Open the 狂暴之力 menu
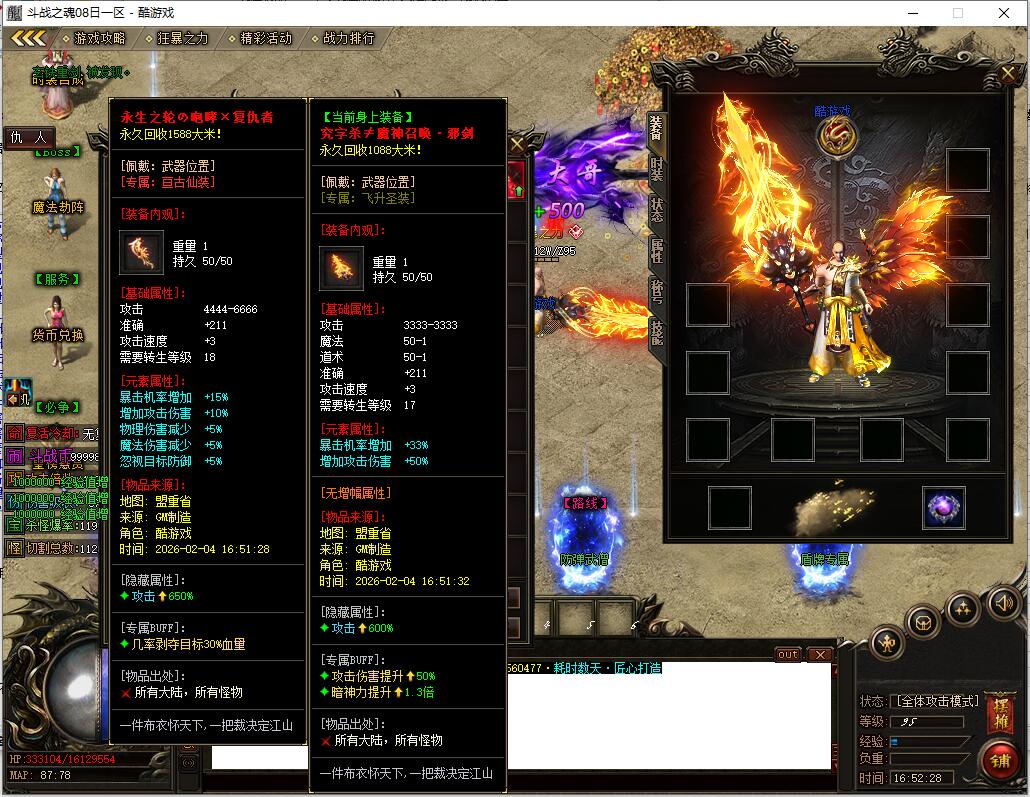 pyautogui.click(x=182, y=38)
